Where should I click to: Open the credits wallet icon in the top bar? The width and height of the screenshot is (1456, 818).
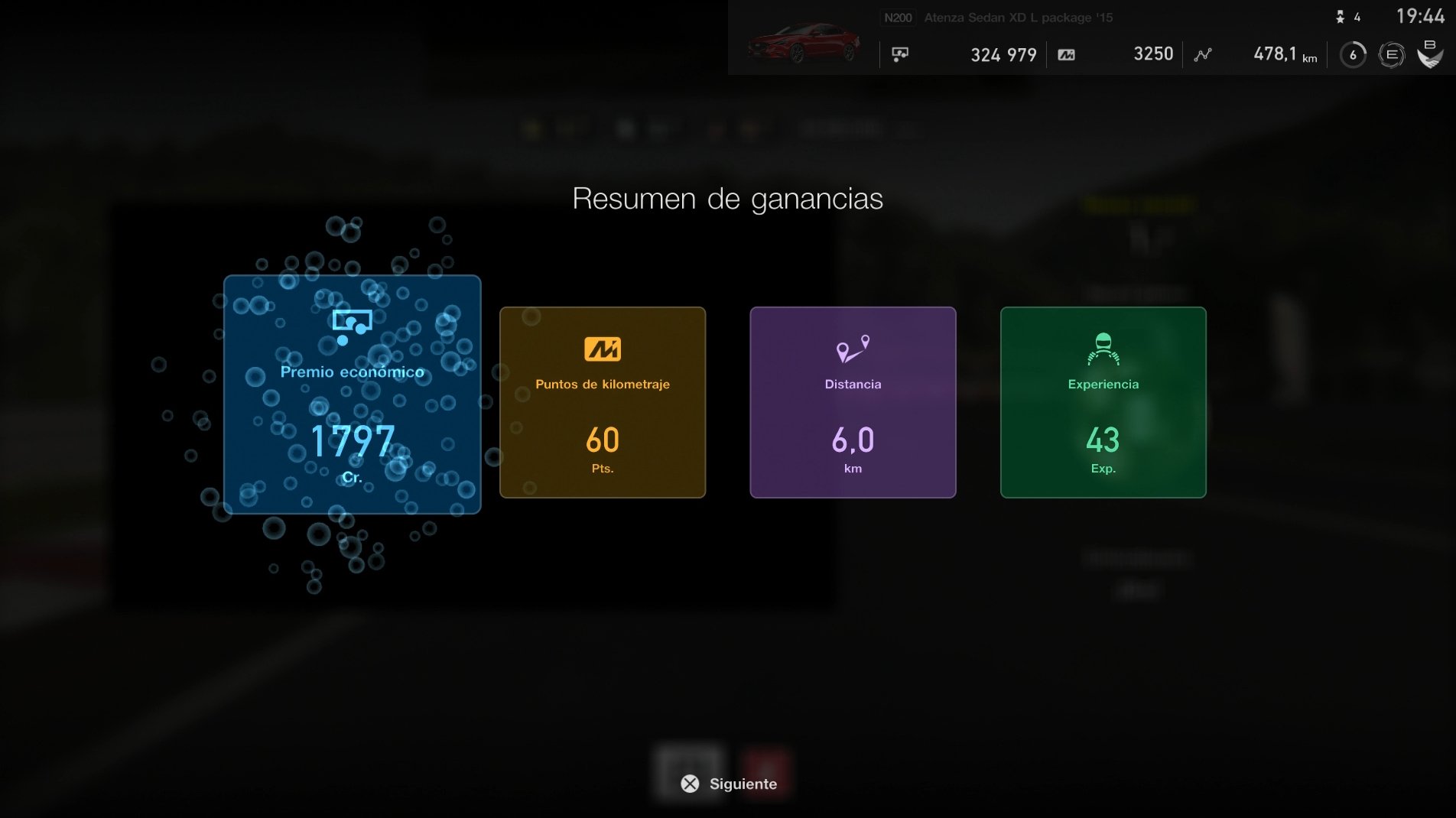pyautogui.click(x=900, y=54)
